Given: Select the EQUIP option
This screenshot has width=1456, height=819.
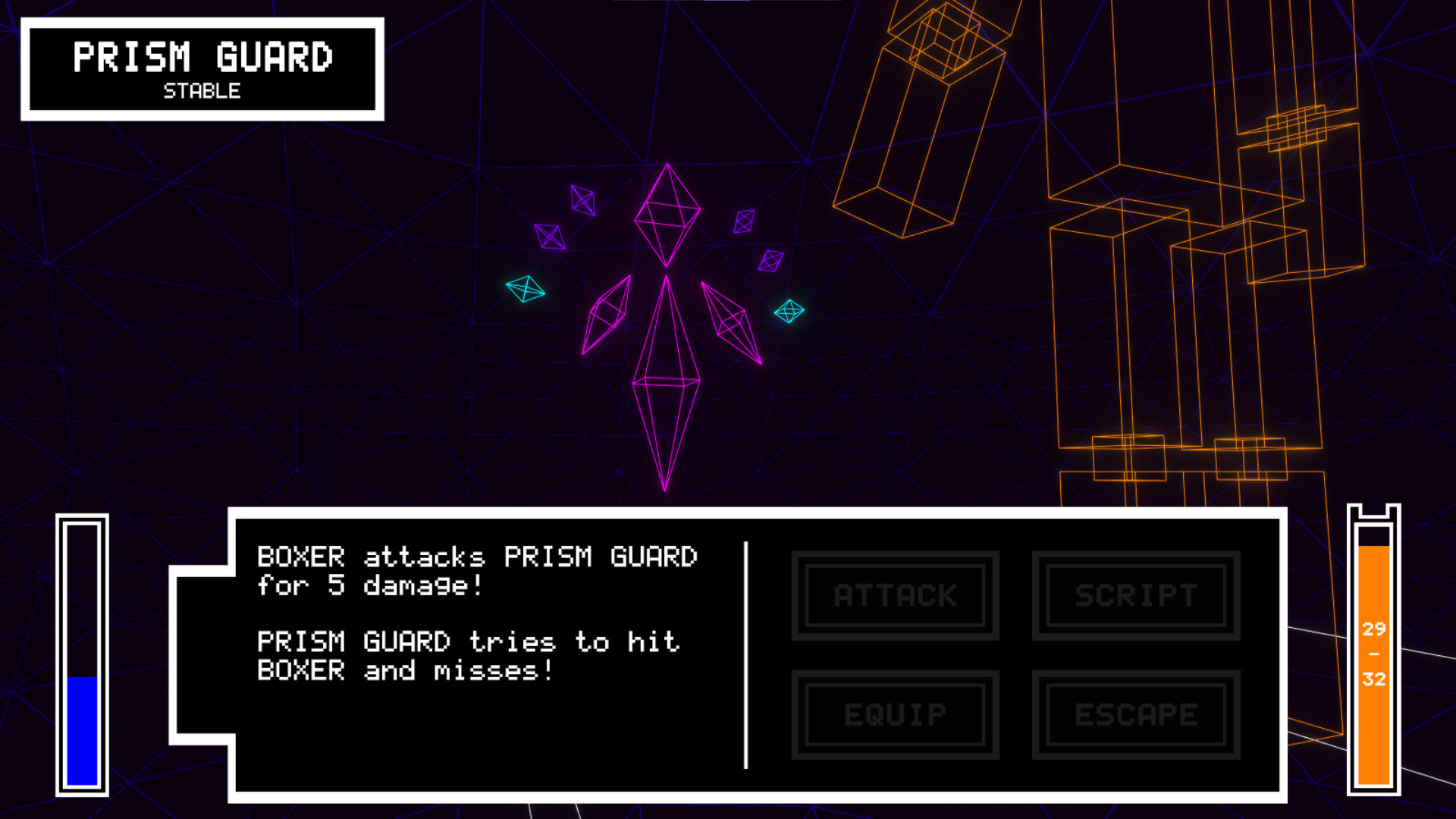Looking at the screenshot, I should [x=893, y=713].
